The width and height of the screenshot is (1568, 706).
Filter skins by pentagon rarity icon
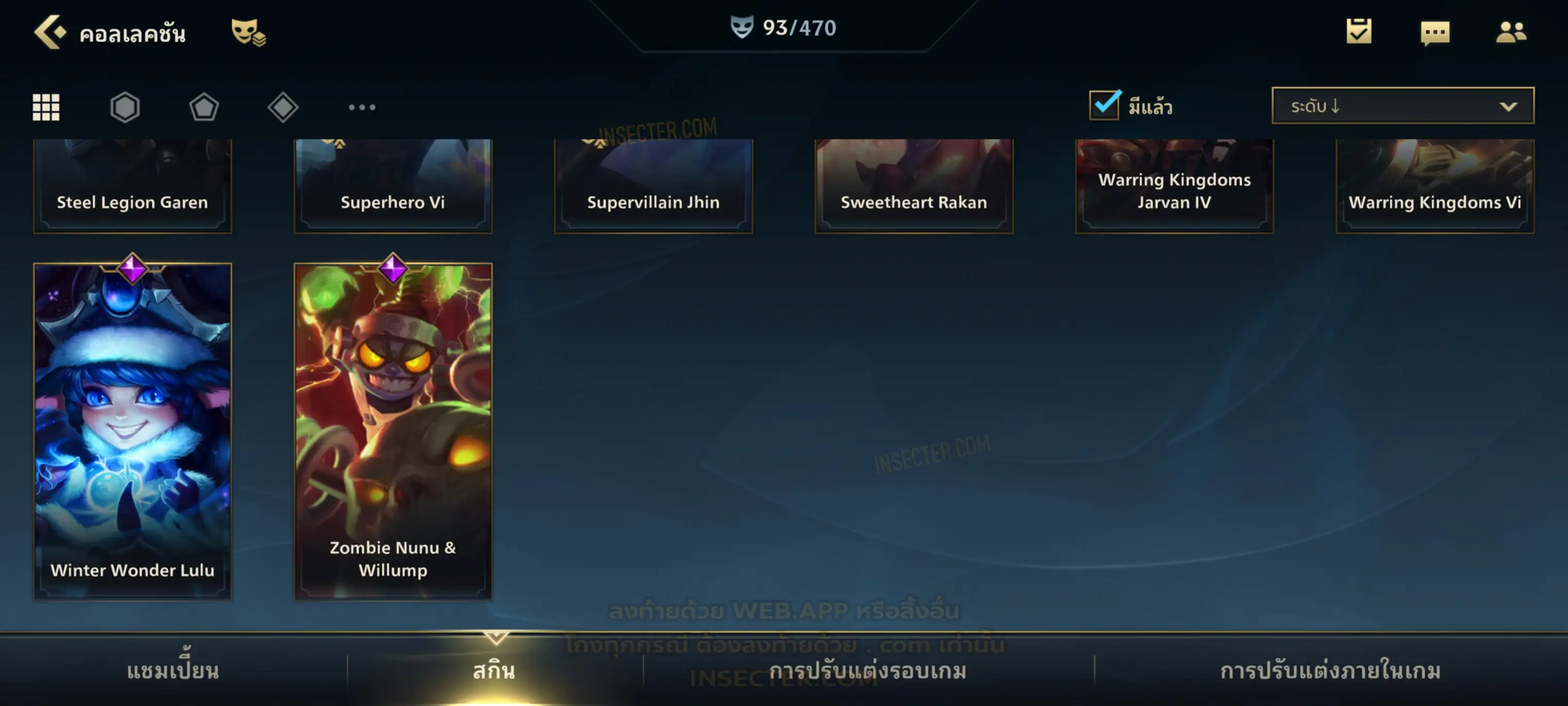(x=204, y=107)
